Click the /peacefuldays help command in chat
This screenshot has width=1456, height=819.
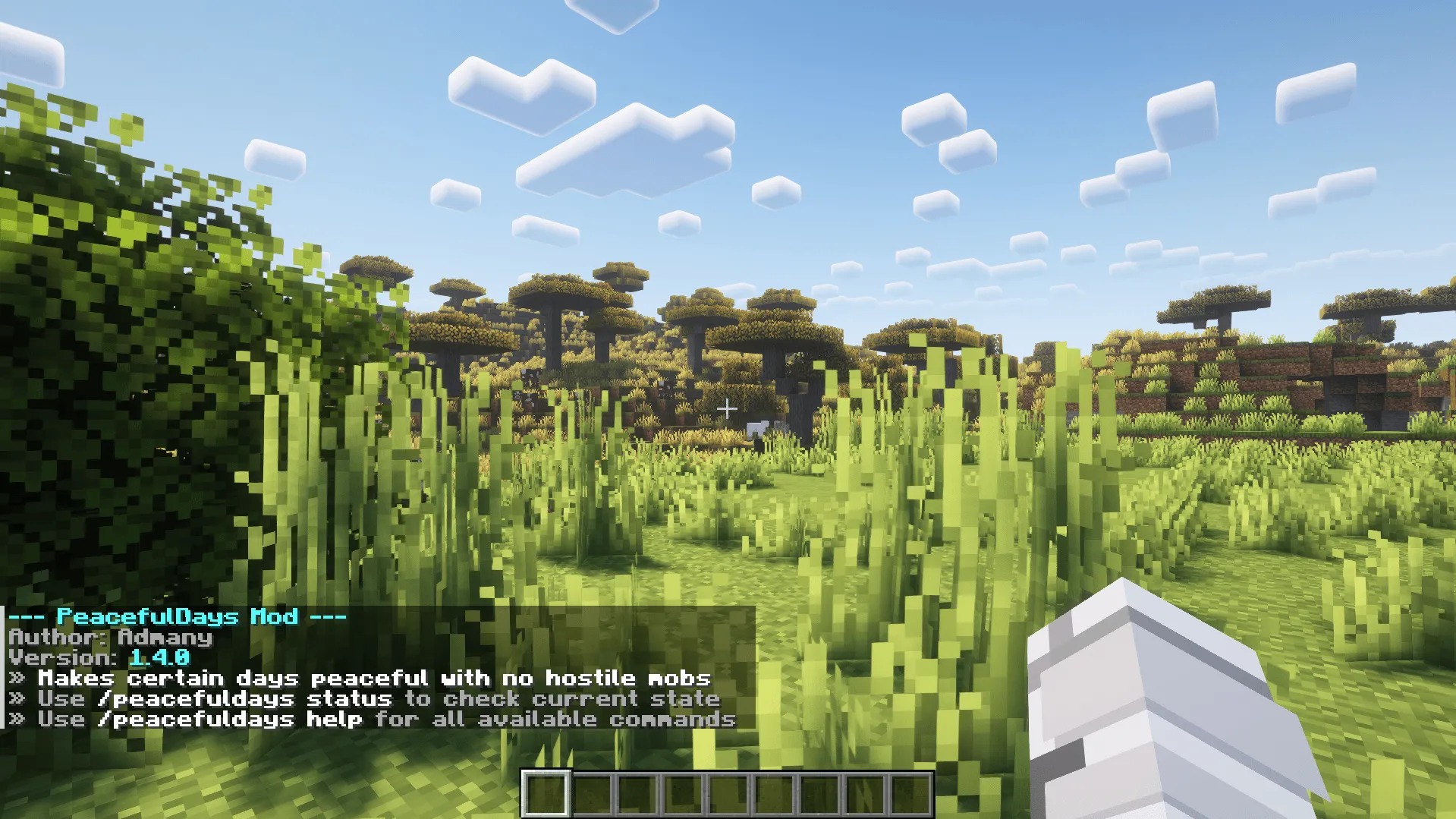click(x=231, y=720)
